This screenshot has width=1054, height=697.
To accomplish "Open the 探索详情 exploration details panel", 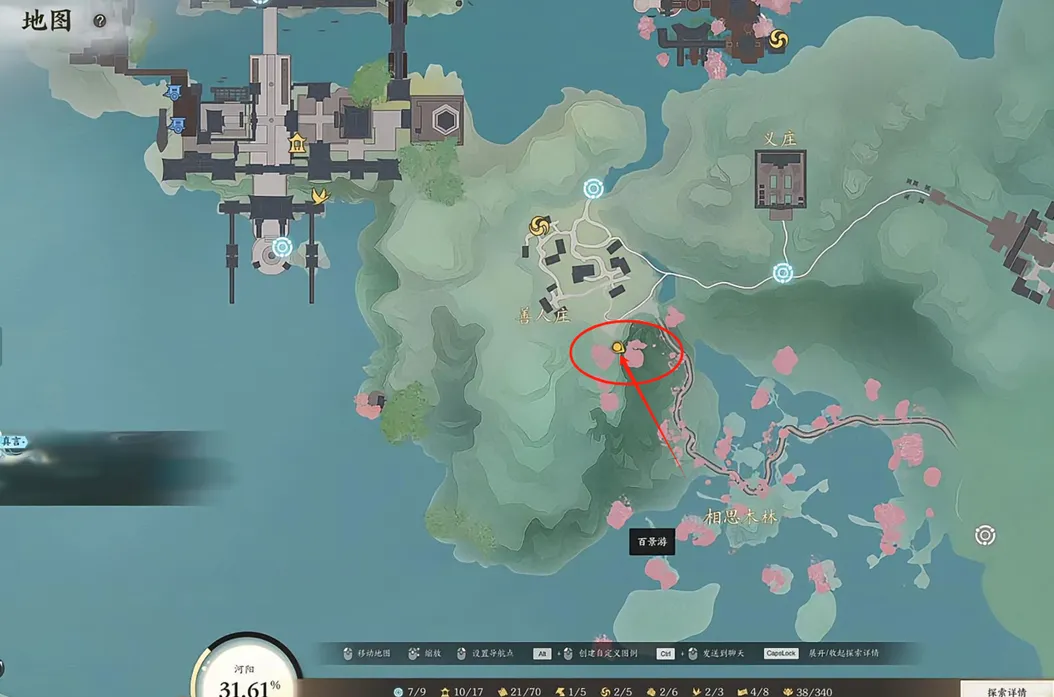I will click(1006, 690).
